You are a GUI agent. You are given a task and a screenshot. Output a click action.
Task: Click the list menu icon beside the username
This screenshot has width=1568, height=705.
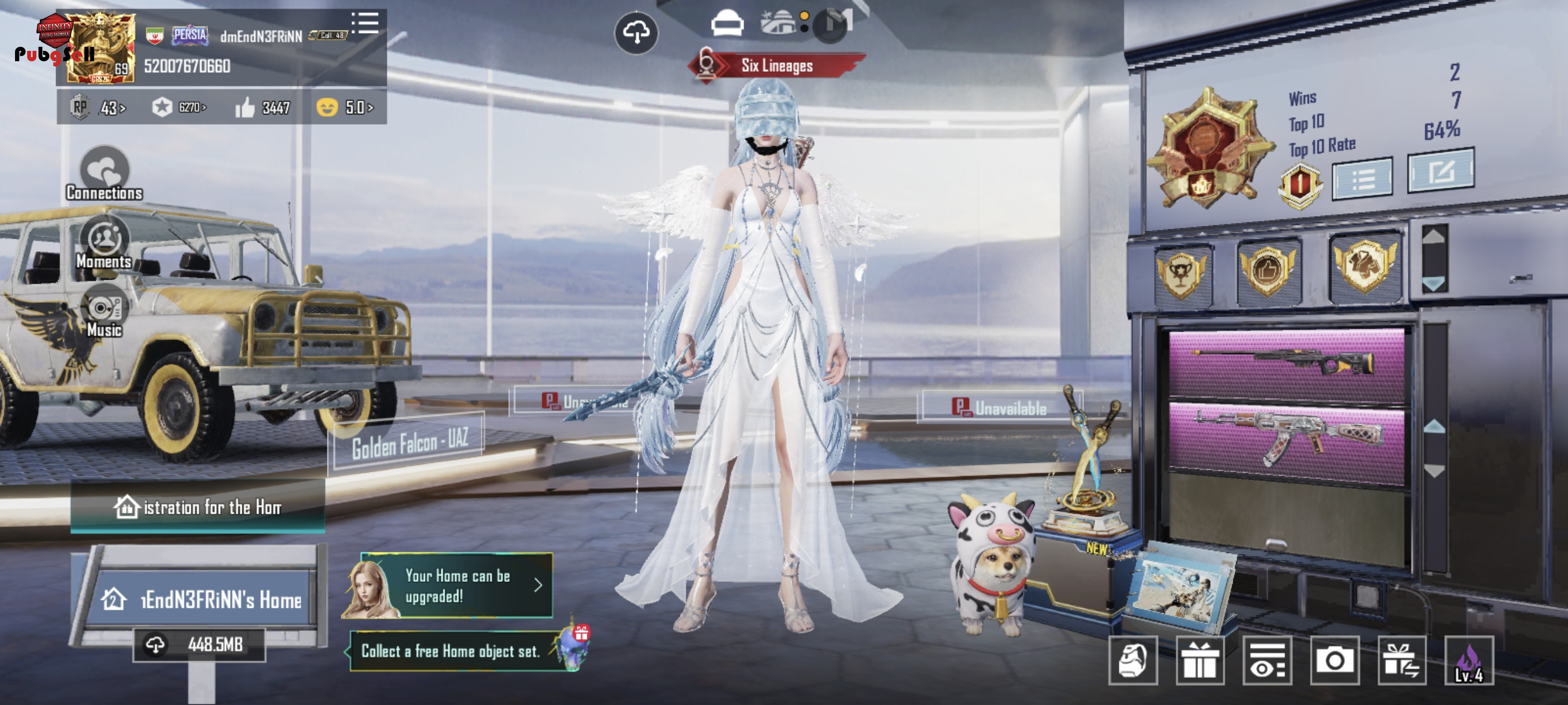[365, 23]
